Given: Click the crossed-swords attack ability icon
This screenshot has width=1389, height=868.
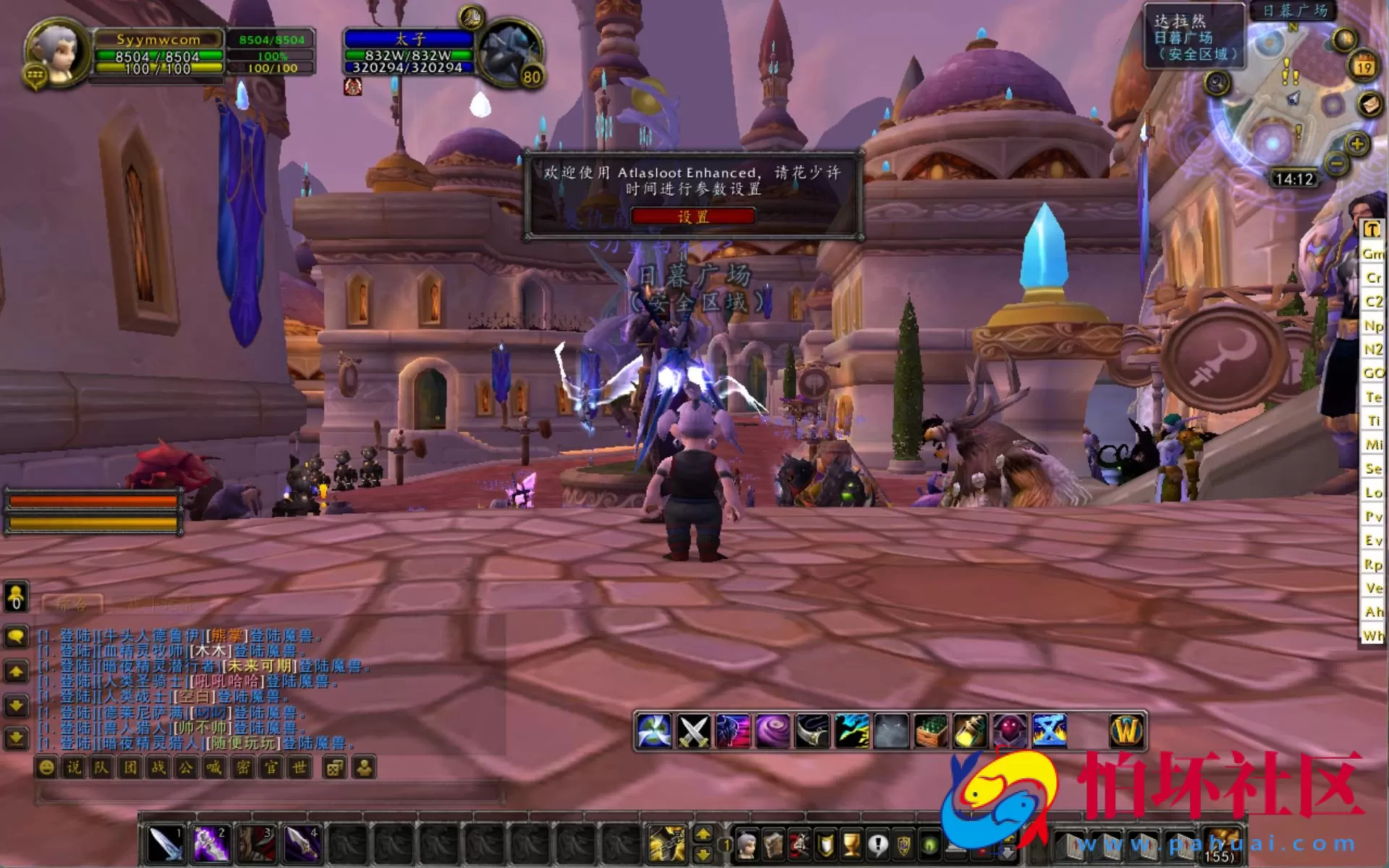Looking at the screenshot, I should click(x=693, y=729).
